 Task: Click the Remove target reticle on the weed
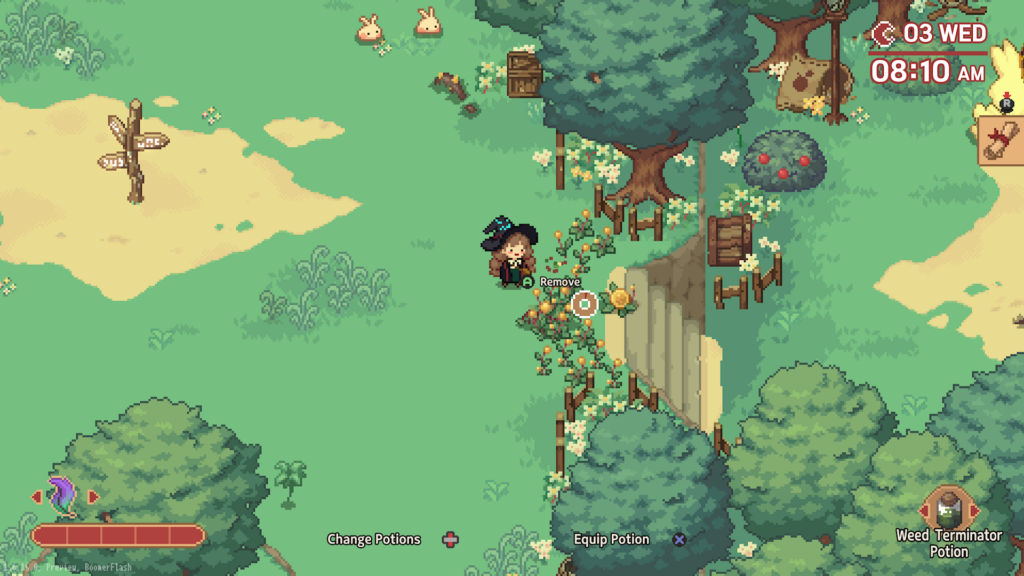pyautogui.click(x=585, y=303)
